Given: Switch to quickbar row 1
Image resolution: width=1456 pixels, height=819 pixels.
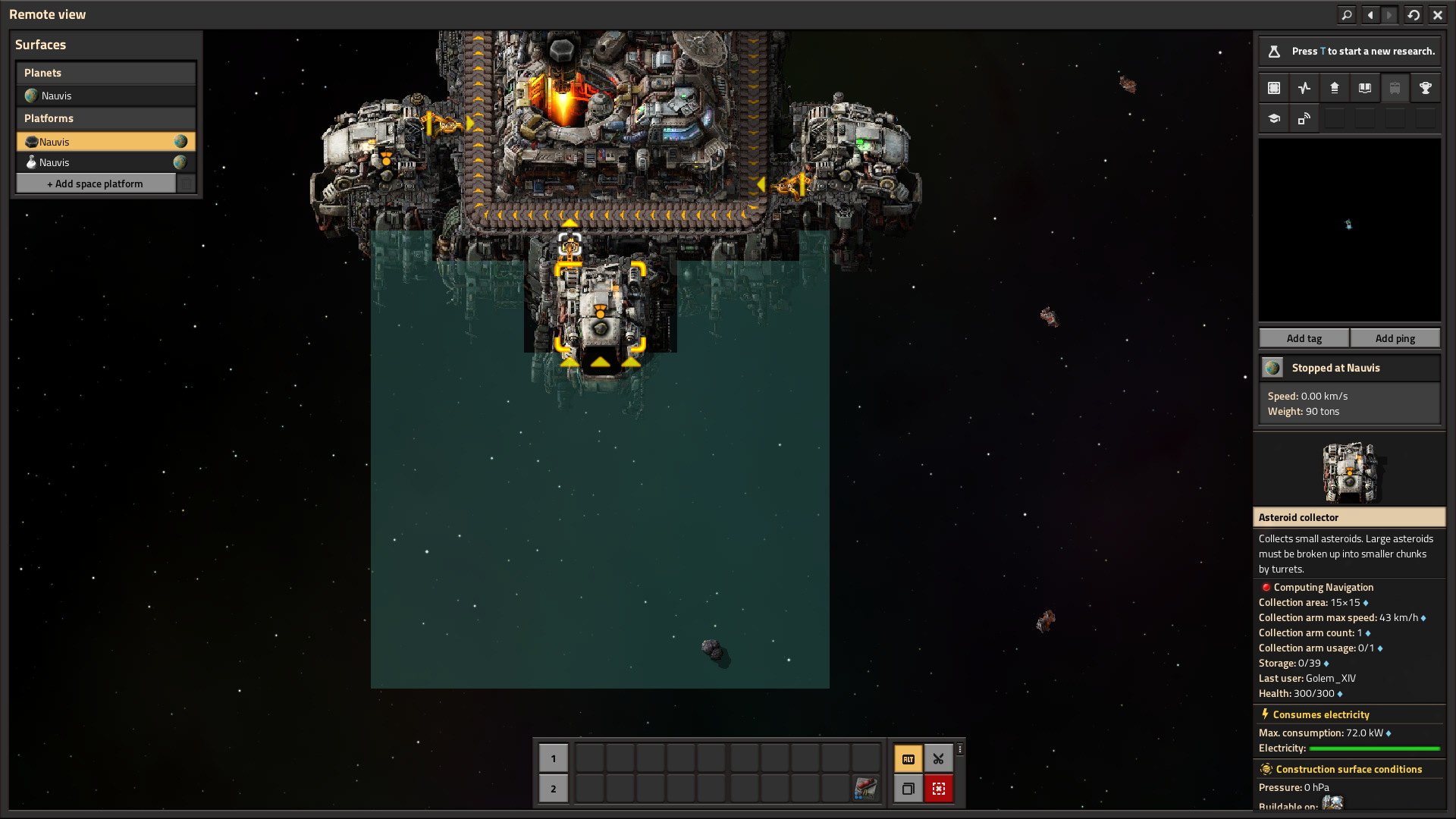Looking at the screenshot, I should [x=554, y=758].
